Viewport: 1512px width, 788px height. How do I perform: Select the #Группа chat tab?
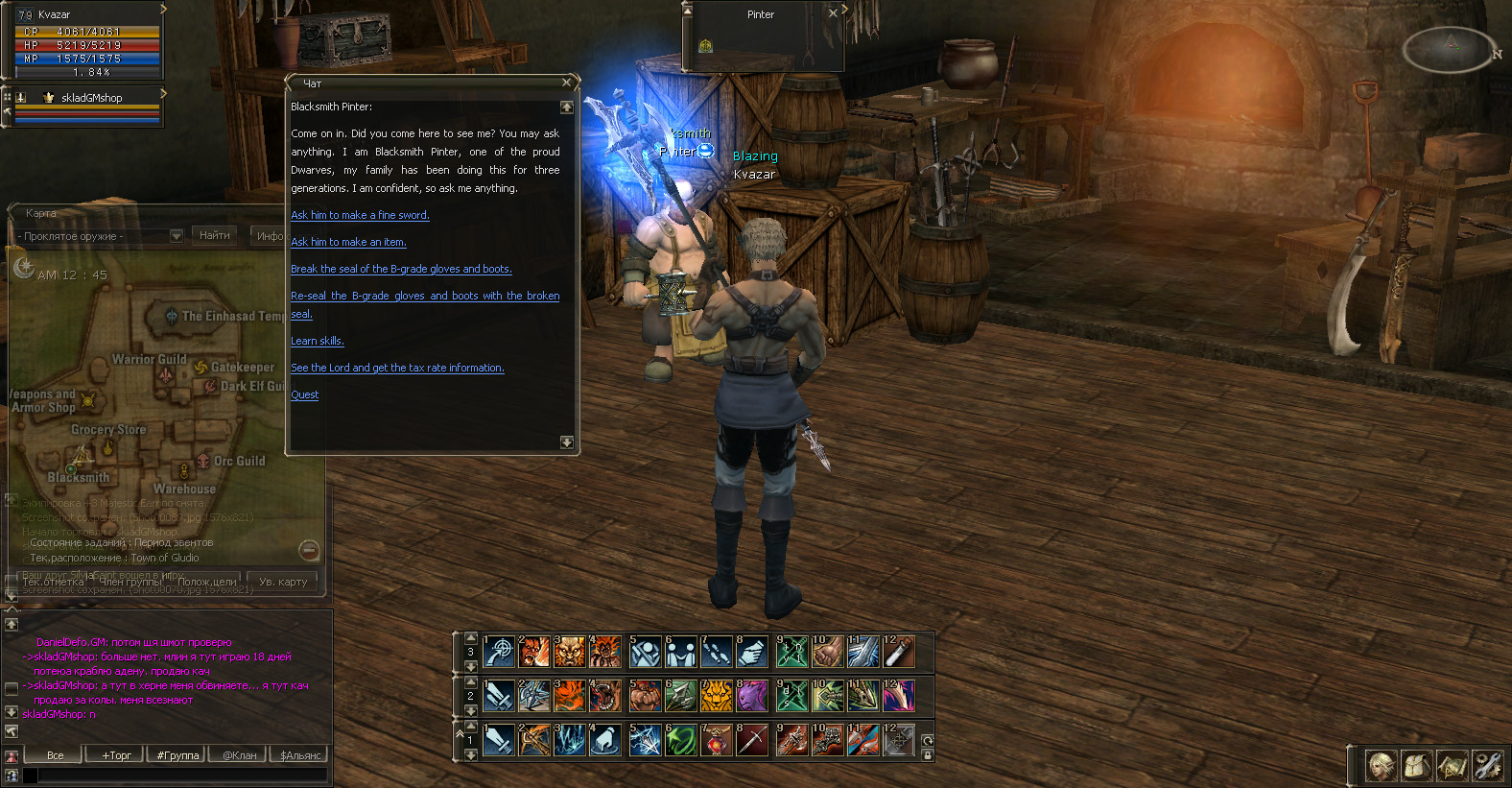pyautogui.click(x=177, y=755)
